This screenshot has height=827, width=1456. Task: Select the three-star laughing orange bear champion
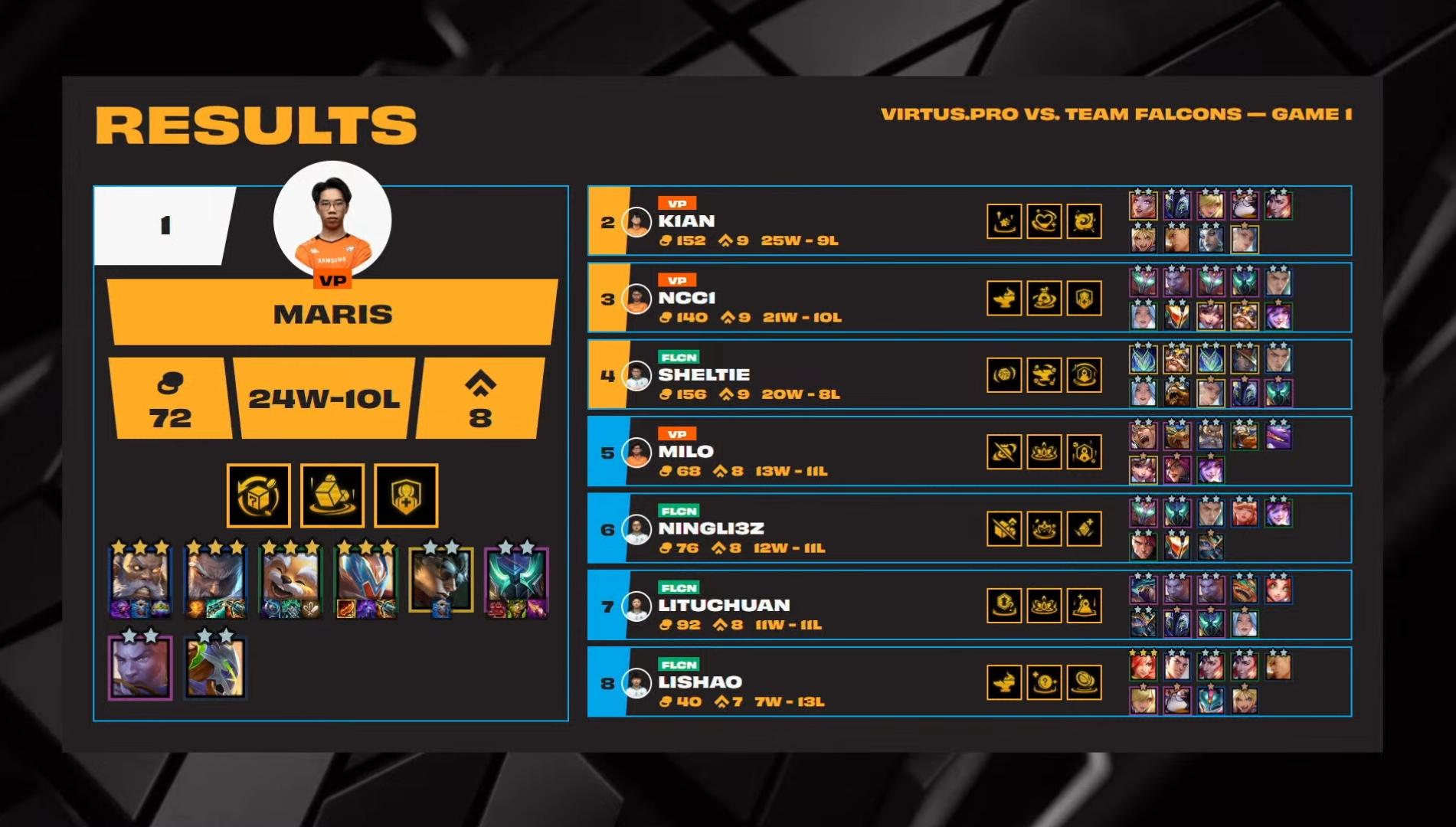pyautogui.click(x=290, y=580)
